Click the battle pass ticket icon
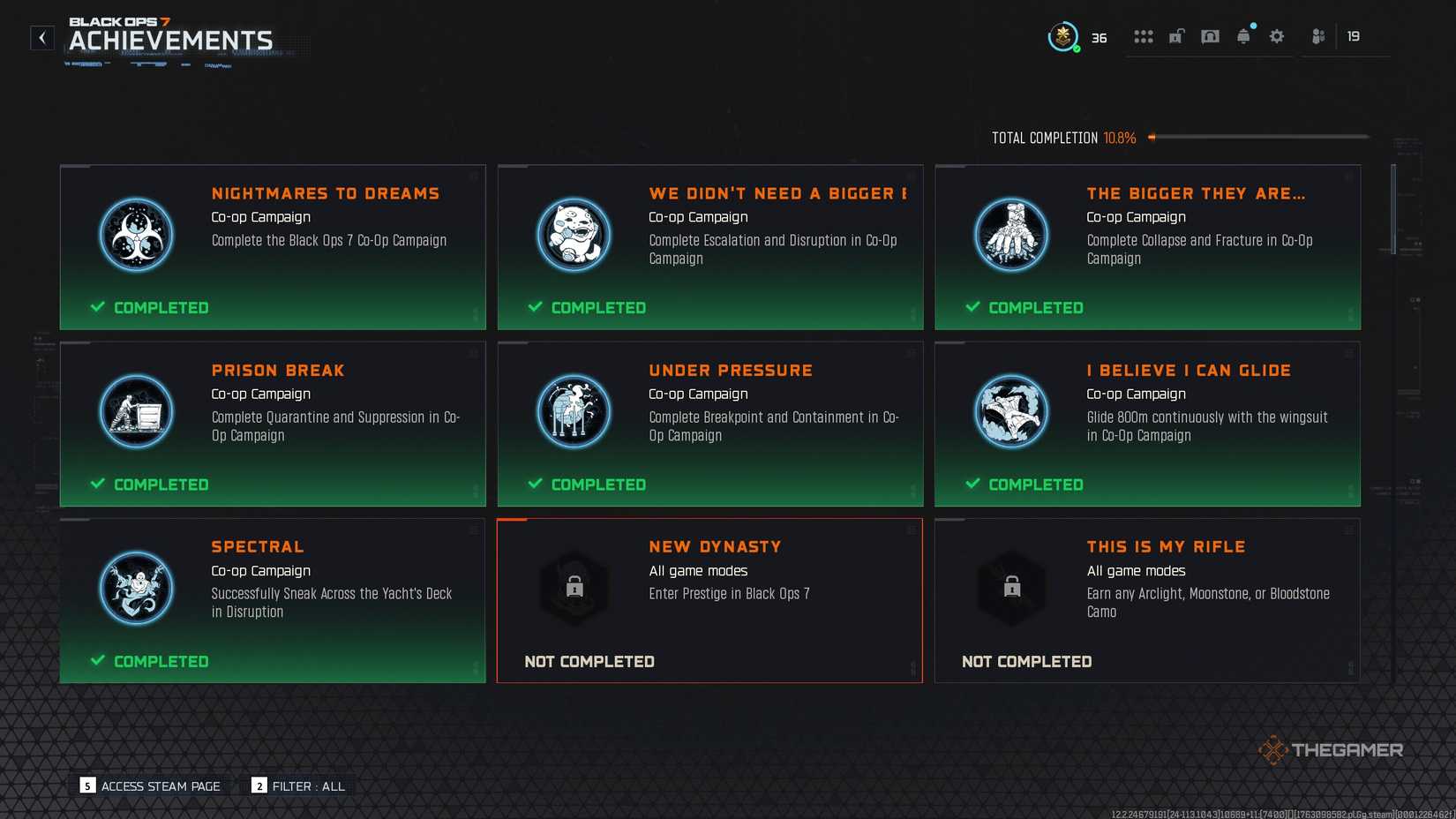Screen dimensions: 1456x819 (1176, 36)
